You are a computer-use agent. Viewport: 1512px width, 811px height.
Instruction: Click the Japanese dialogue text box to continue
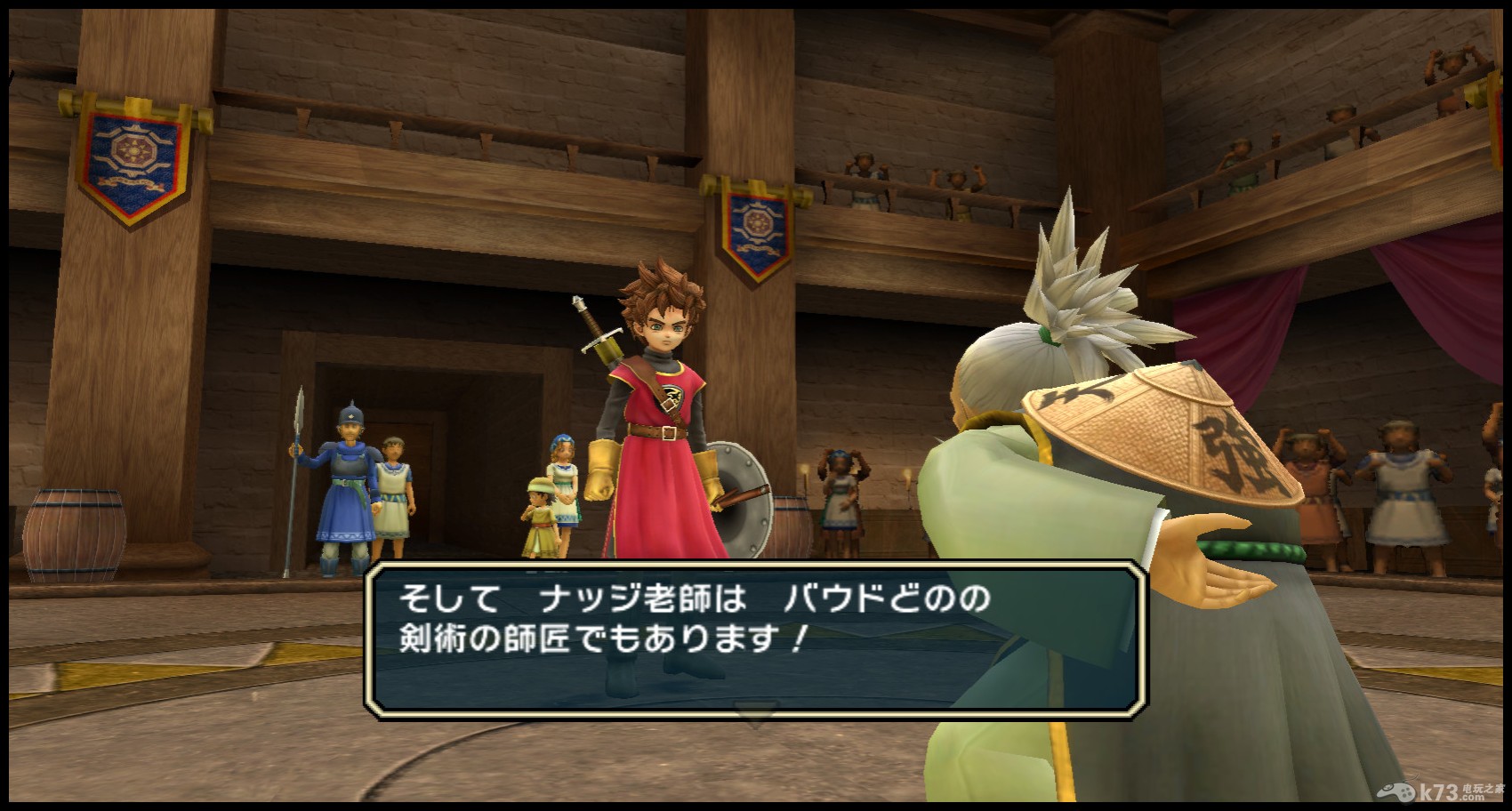pos(754,635)
